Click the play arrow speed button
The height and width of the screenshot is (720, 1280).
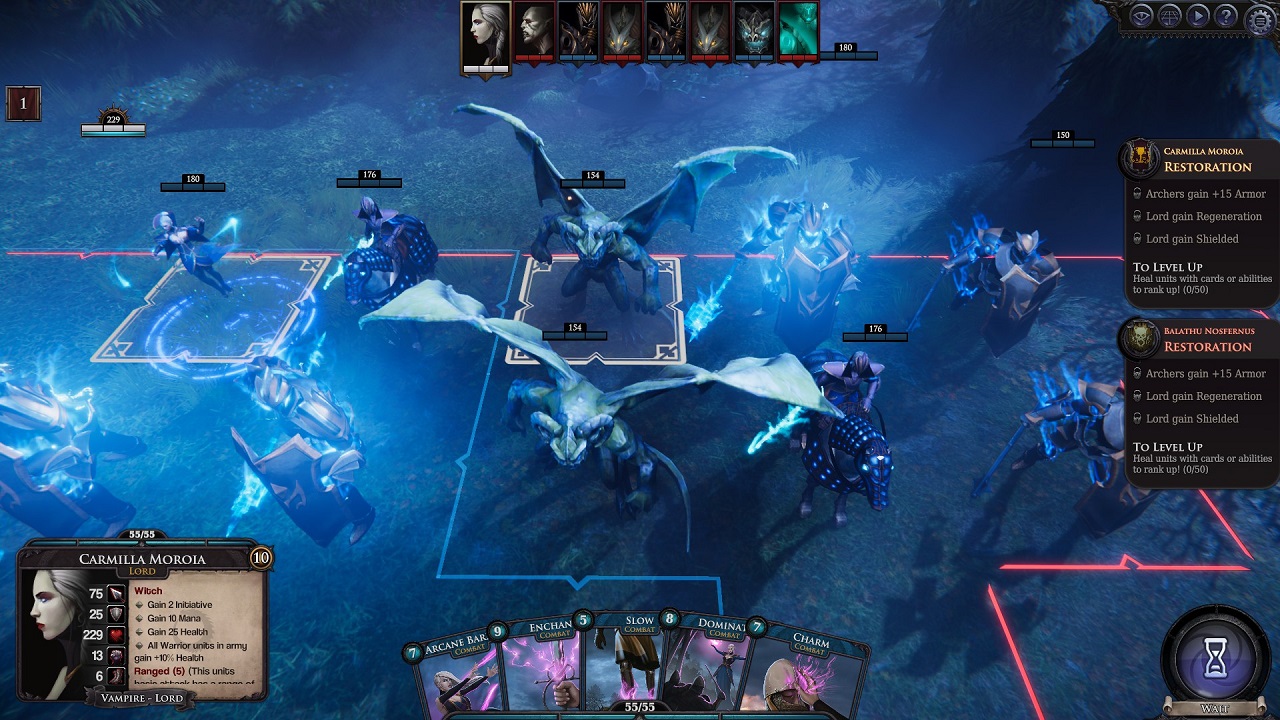click(x=1197, y=16)
